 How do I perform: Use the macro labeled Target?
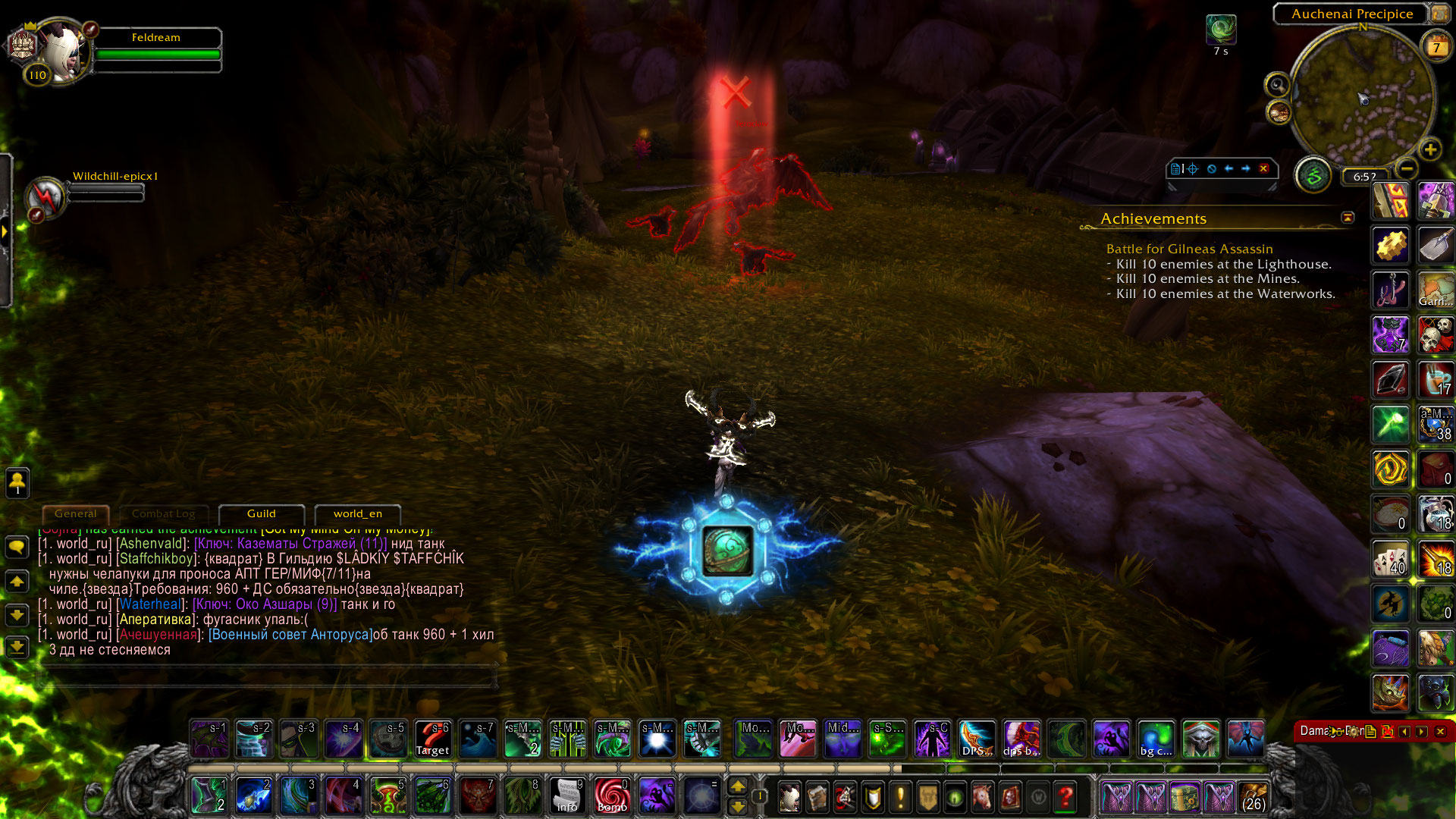point(433,739)
